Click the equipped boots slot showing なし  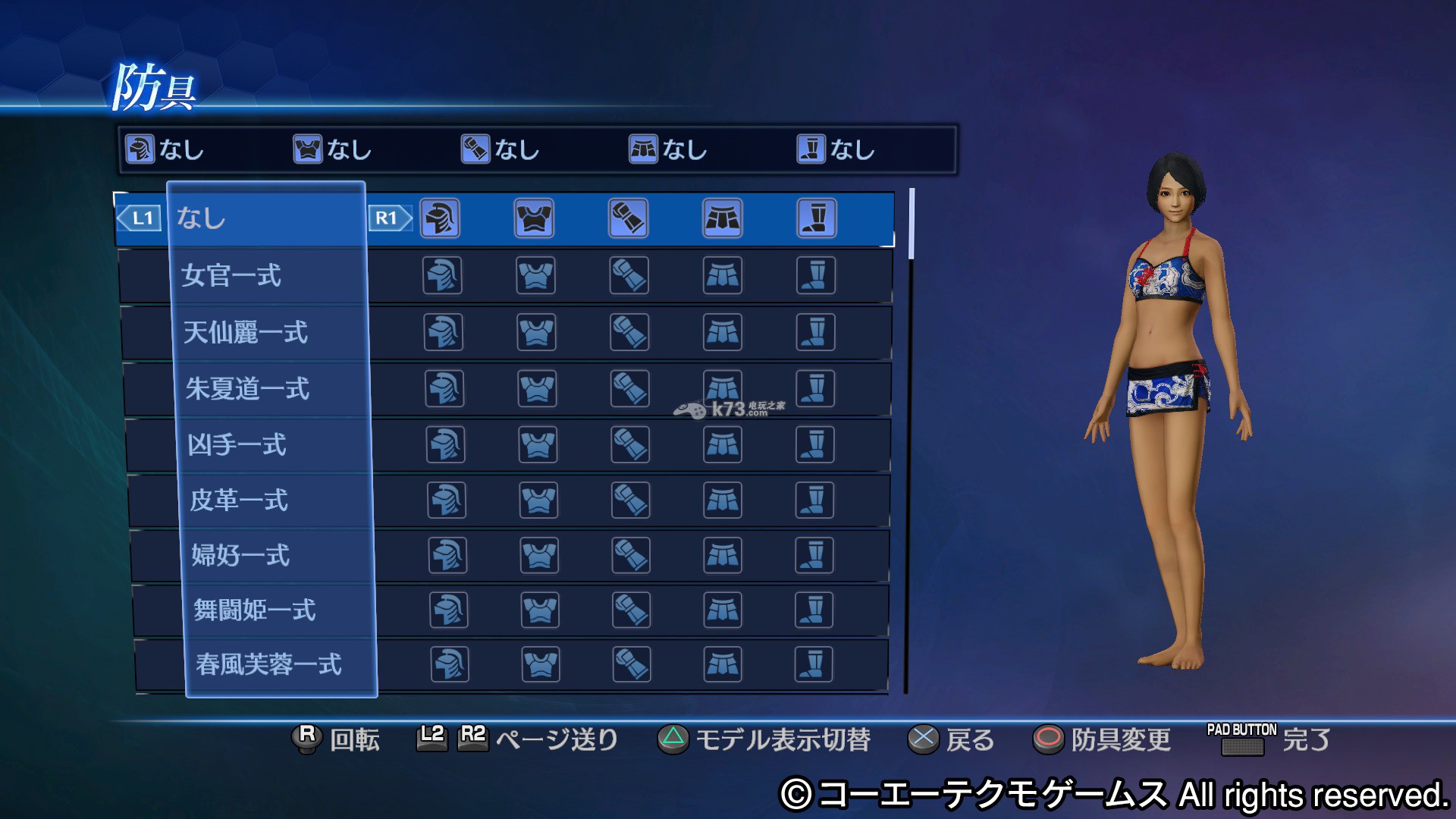click(x=836, y=149)
